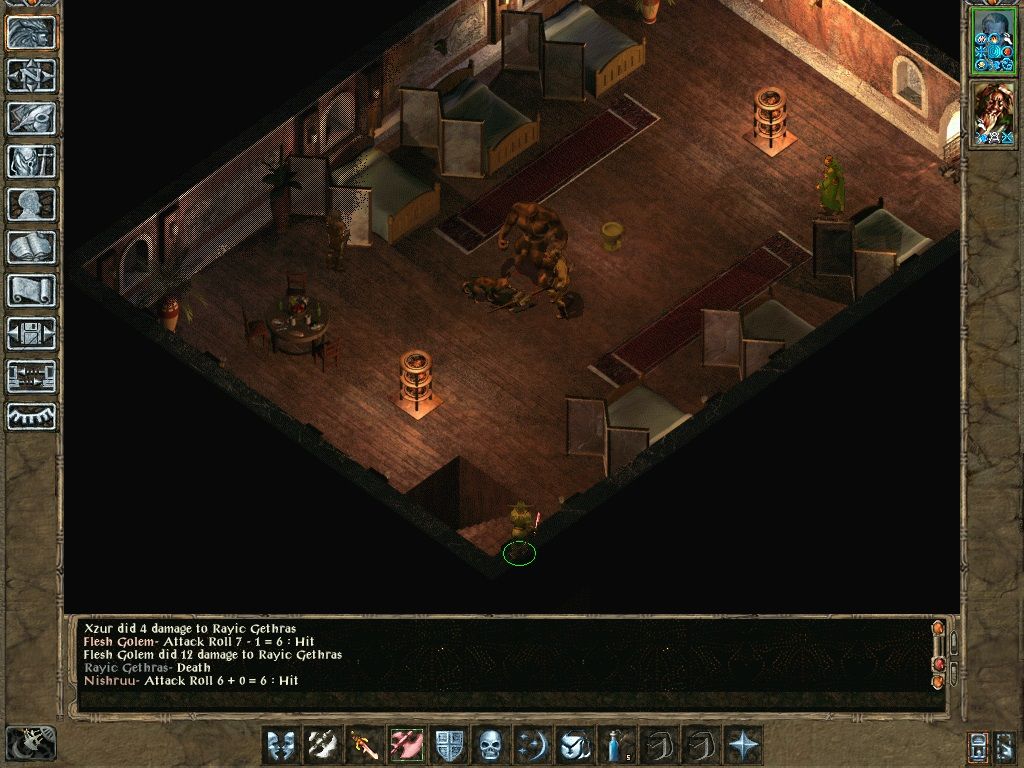Open the moon and stars spell button

531,745
